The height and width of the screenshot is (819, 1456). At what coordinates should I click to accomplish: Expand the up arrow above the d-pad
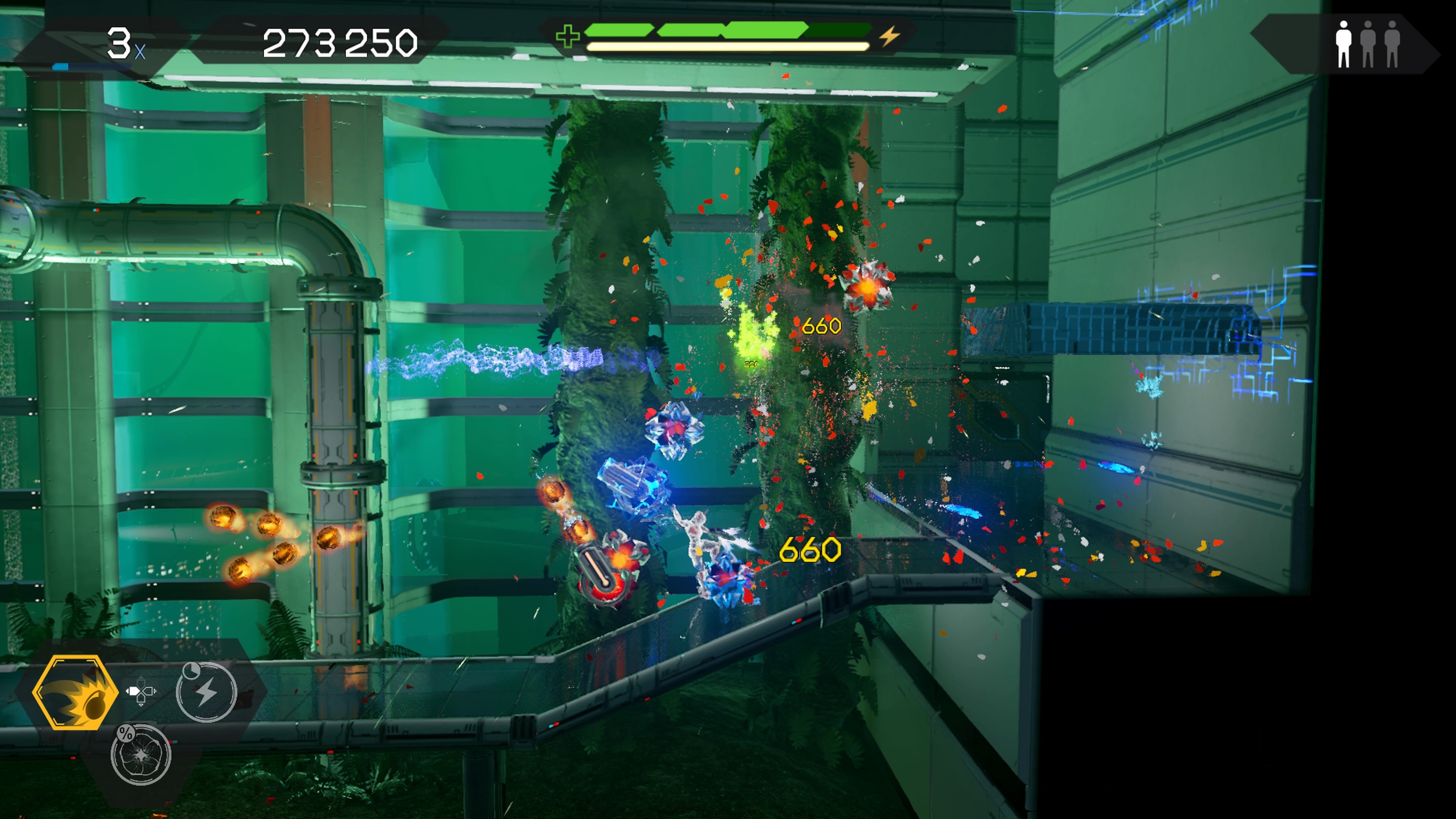[x=141, y=678]
